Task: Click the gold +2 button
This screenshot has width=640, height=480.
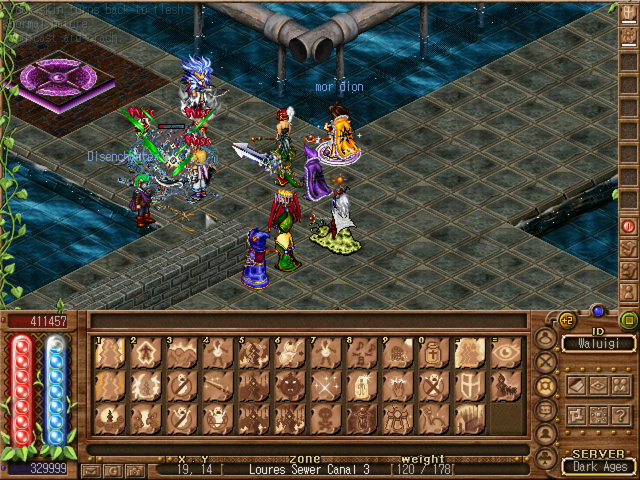Action: (568, 321)
